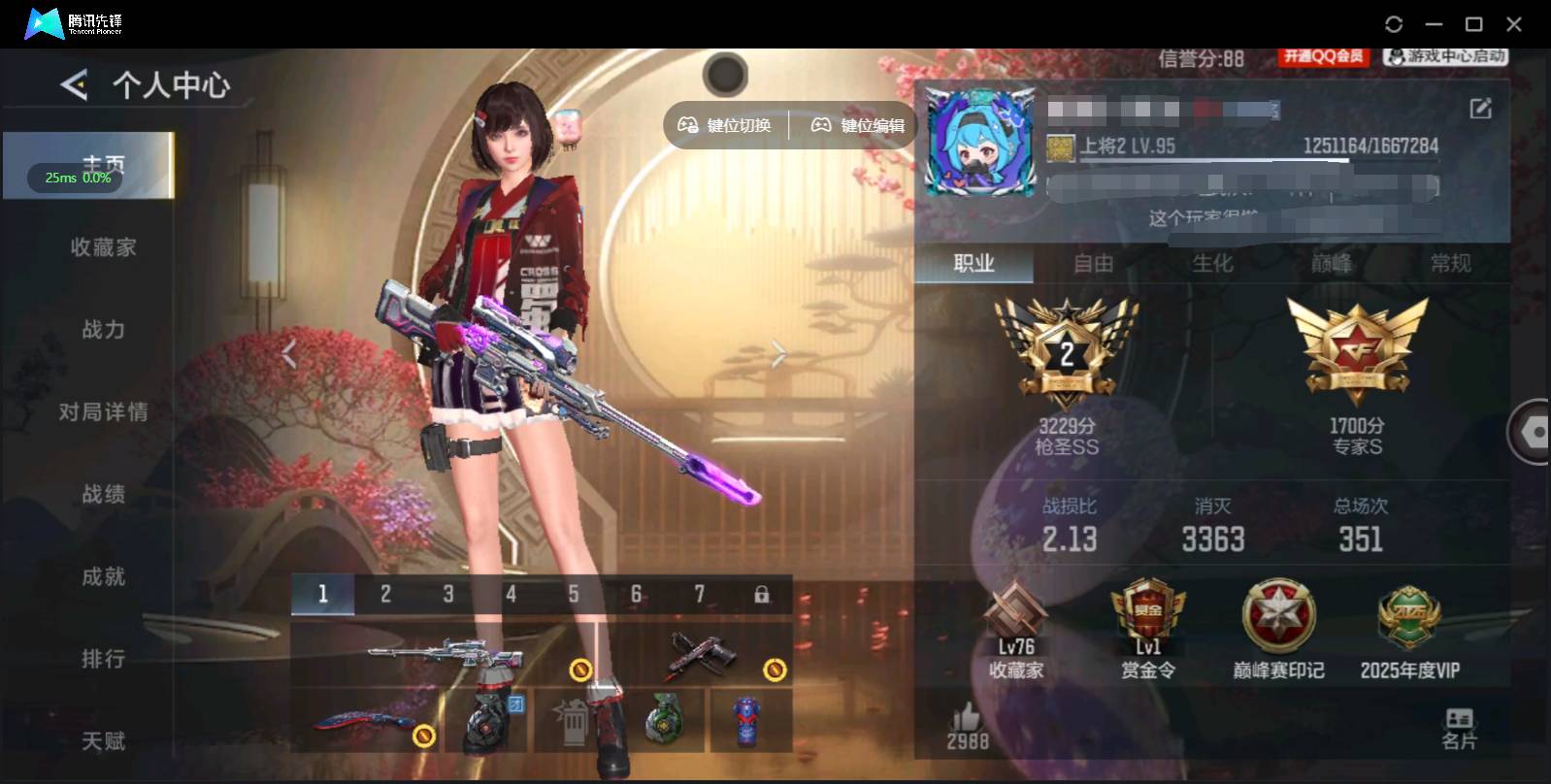Image resolution: width=1551 pixels, height=784 pixels.
Task: Click the left arrow to change character
Action: click(x=288, y=353)
